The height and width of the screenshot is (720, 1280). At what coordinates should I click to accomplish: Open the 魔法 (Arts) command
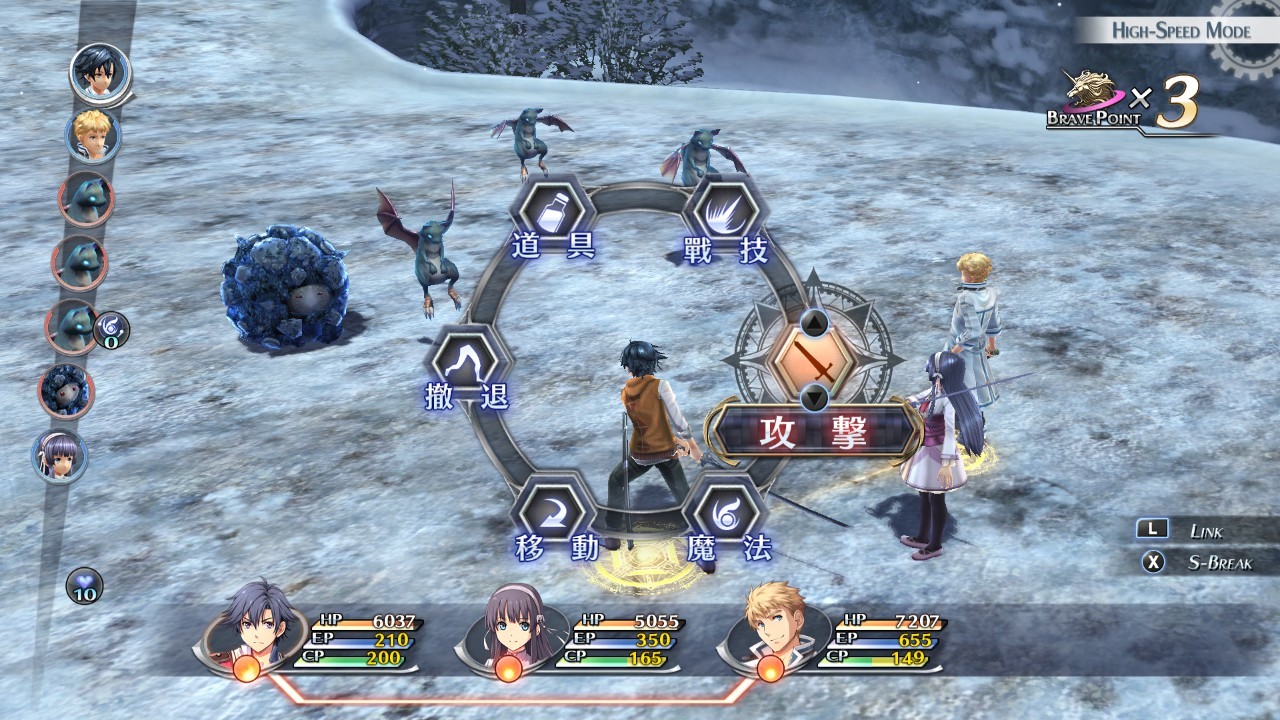tap(727, 513)
